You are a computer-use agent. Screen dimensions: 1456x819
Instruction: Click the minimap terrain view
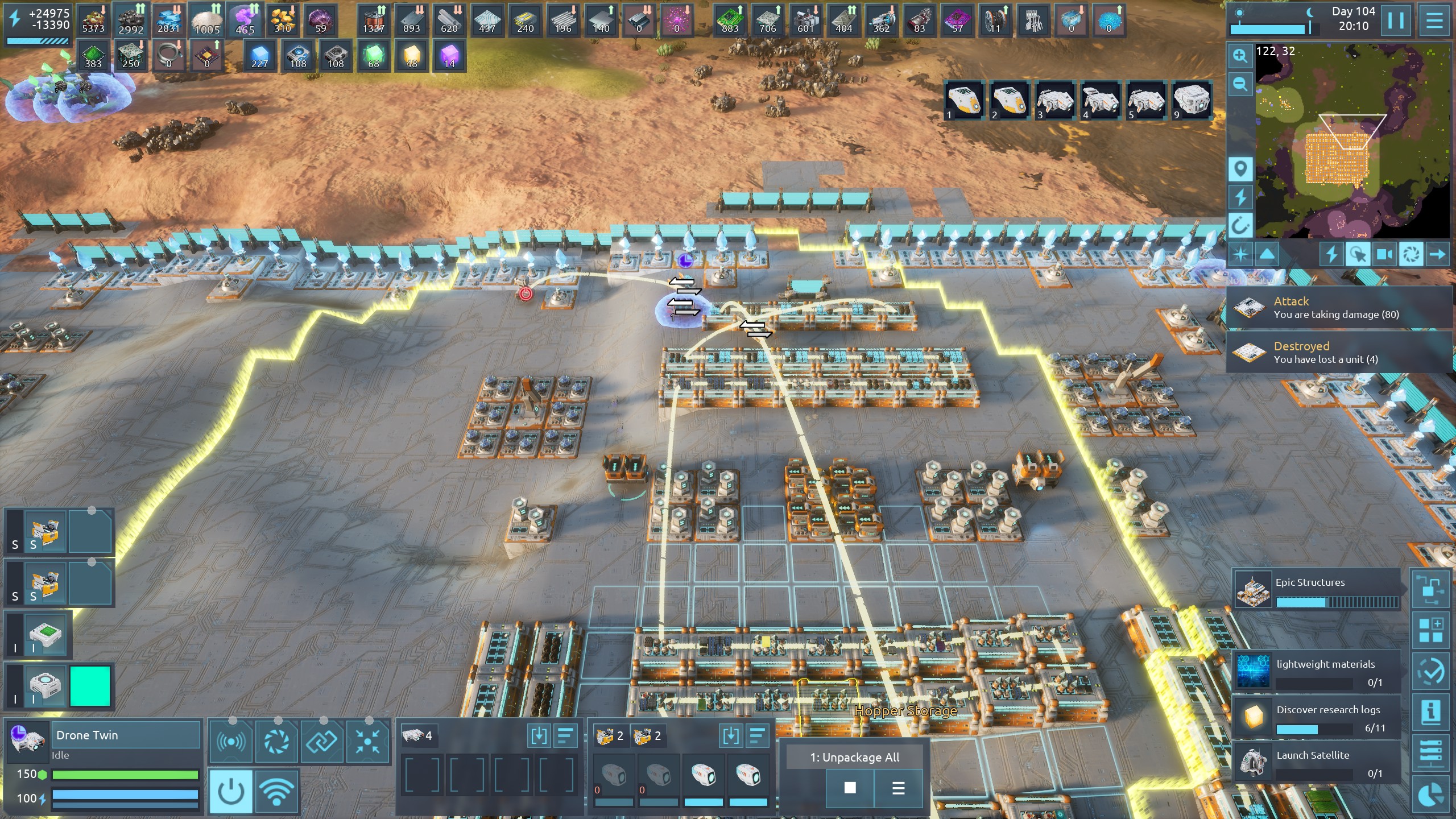coord(1352,142)
